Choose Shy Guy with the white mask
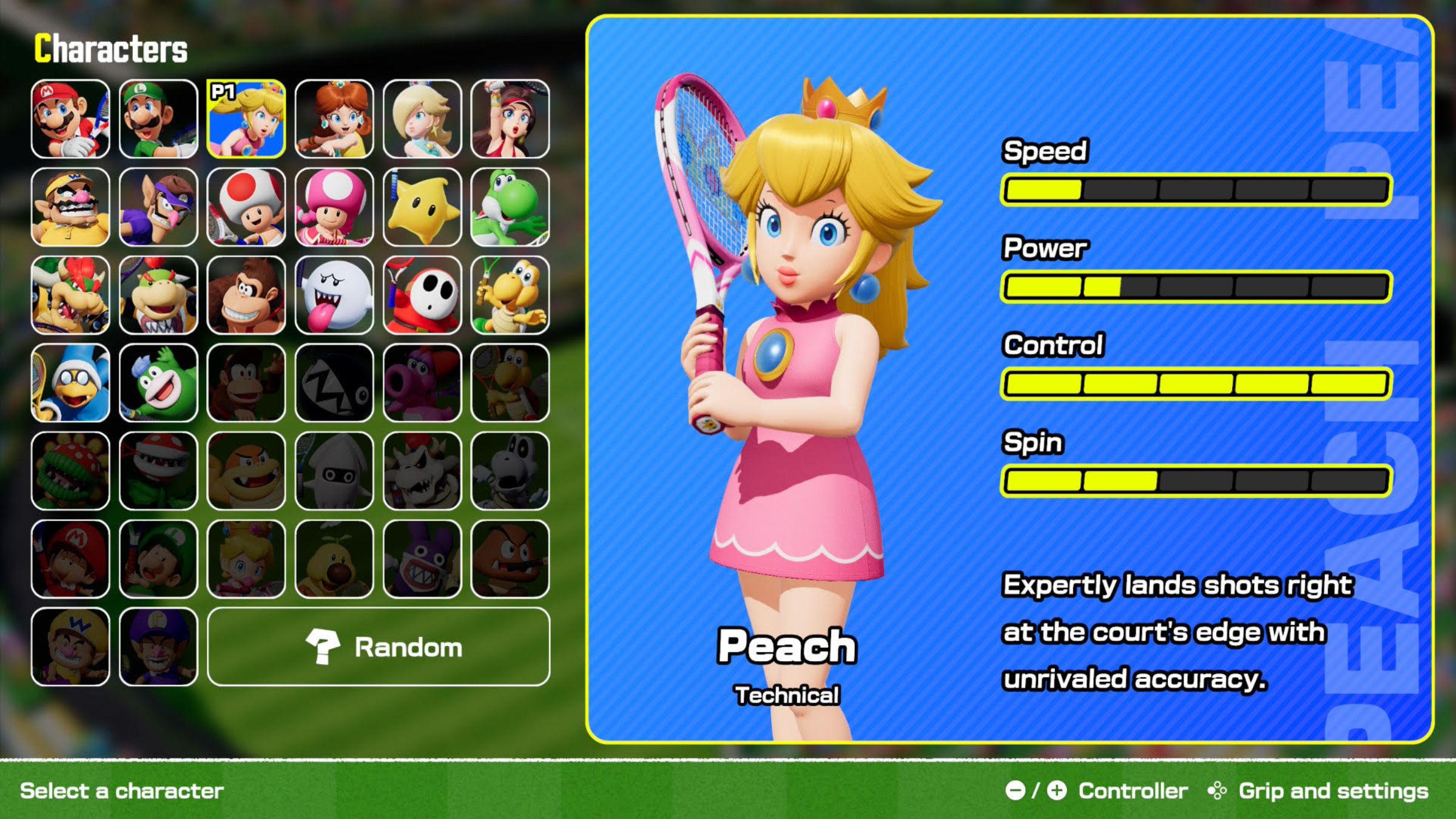The image size is (1456, 819). tap(422, 295)
